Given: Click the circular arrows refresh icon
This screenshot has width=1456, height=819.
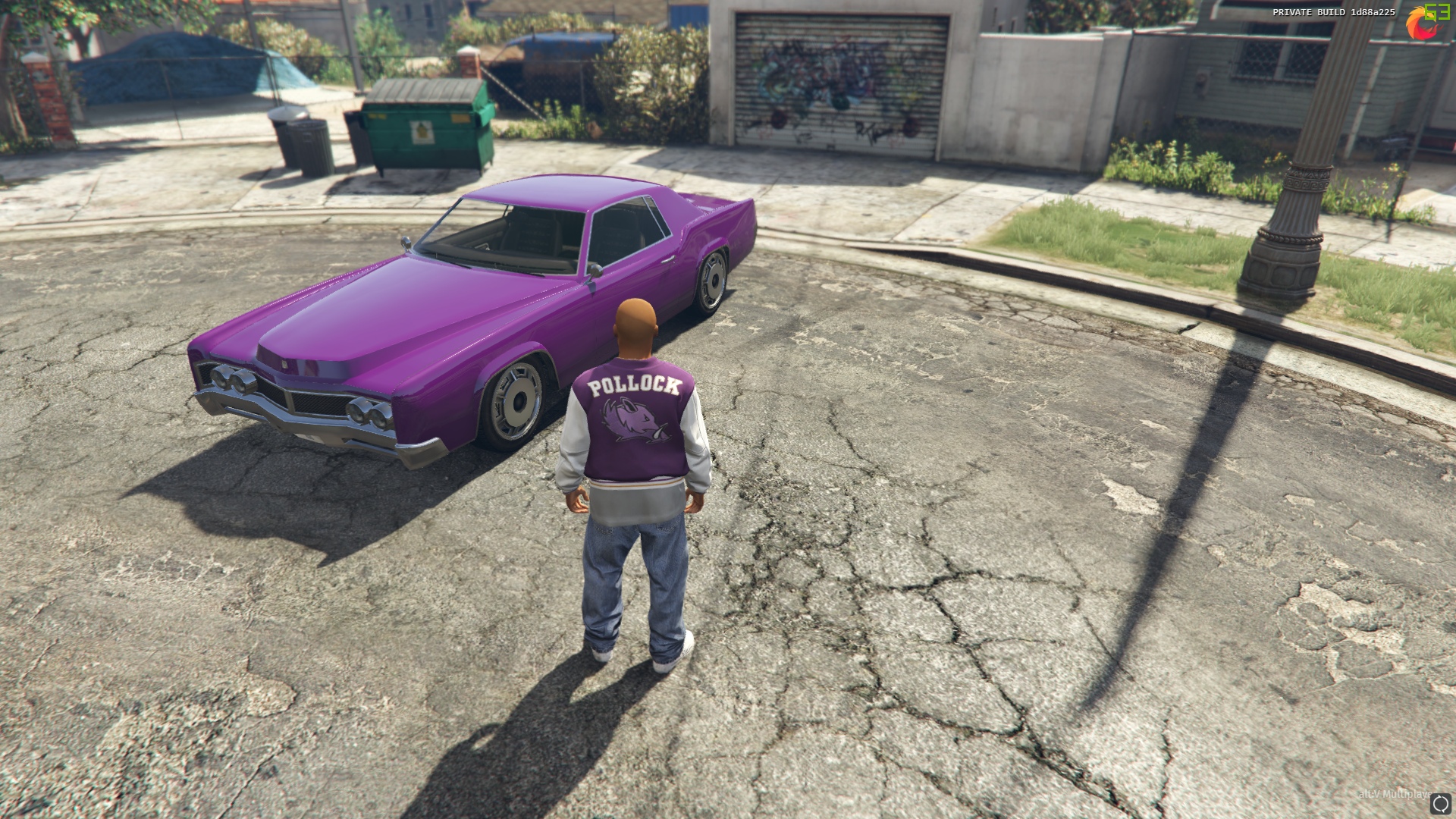Looking at the screenshot, I should 1440,804.
